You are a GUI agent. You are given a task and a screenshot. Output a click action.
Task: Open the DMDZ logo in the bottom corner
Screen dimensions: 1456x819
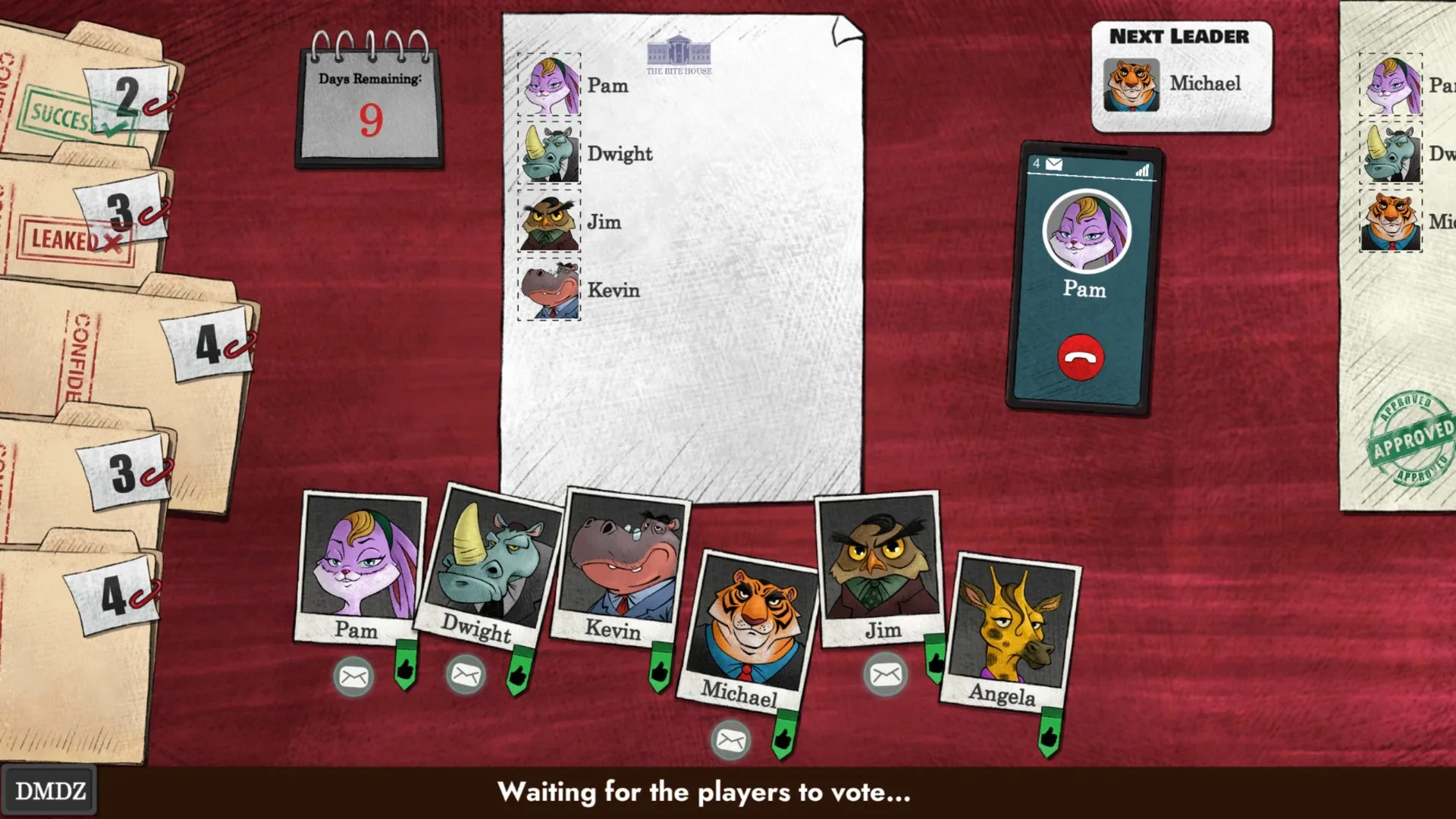coord(49,789)
